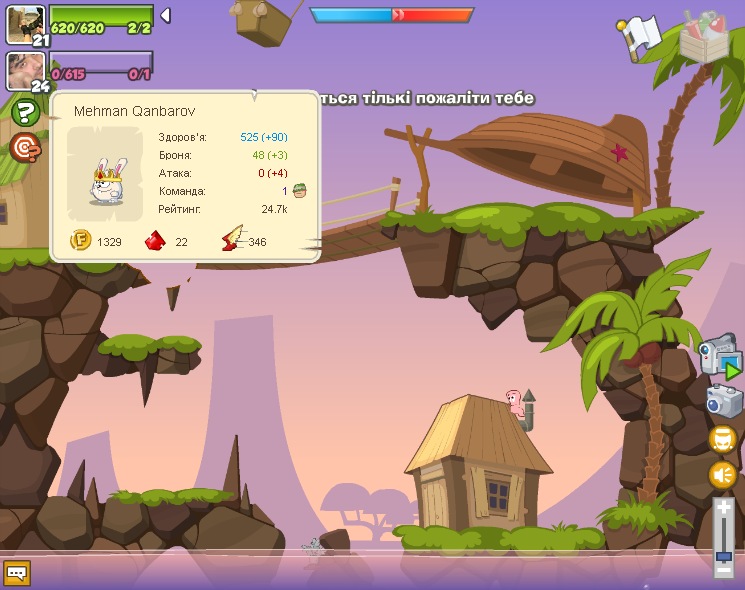
Task: Click the second player avatar, level 24
Action: (25, 71)
